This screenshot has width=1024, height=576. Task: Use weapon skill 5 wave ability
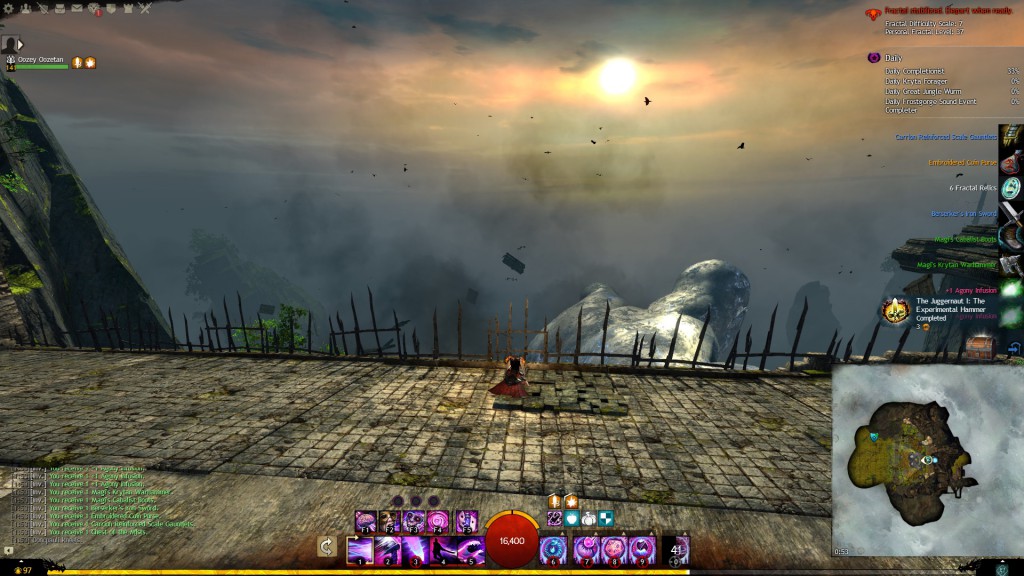[468, 550]
